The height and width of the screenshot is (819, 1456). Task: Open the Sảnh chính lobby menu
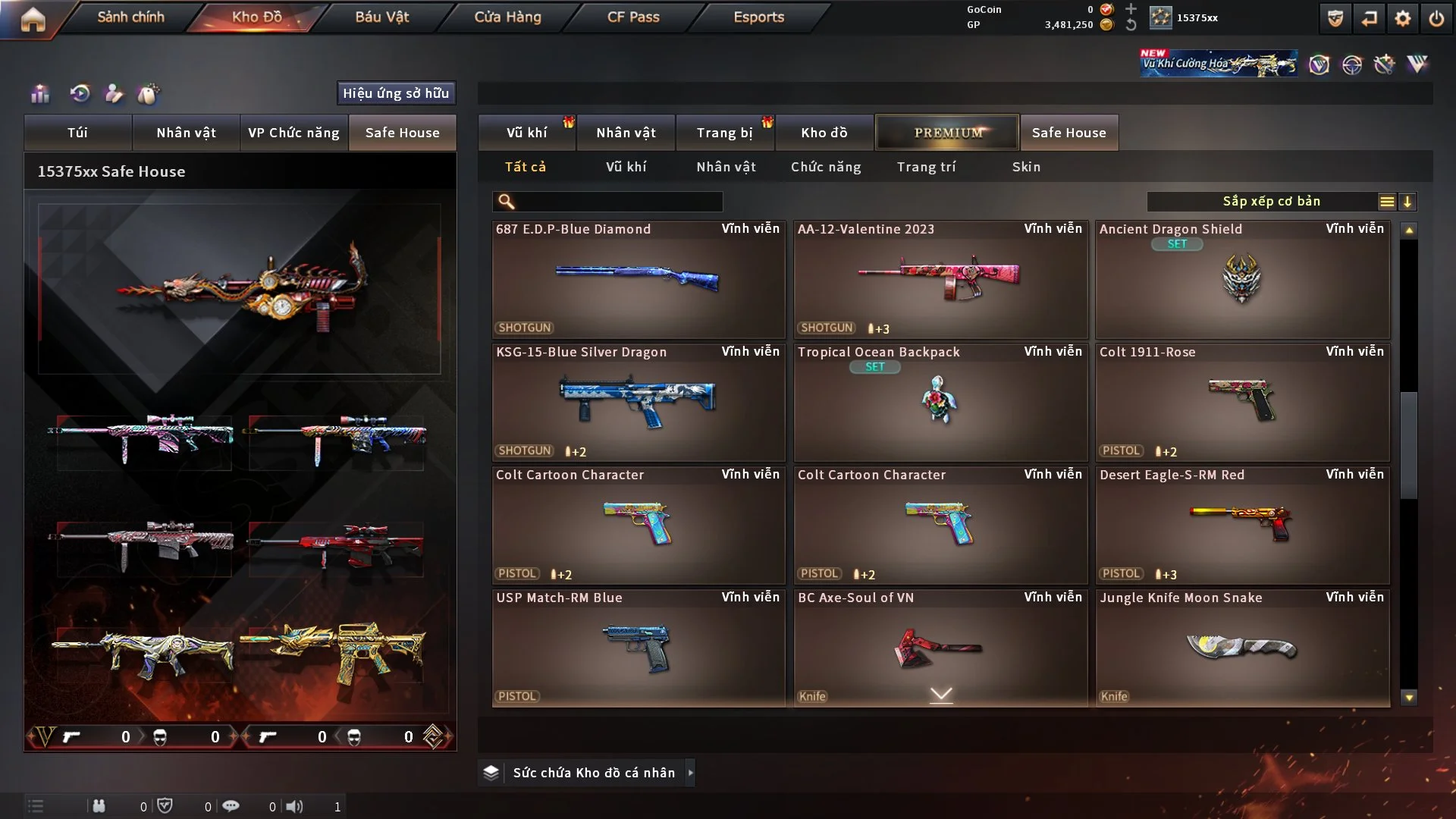coord(130,17)
